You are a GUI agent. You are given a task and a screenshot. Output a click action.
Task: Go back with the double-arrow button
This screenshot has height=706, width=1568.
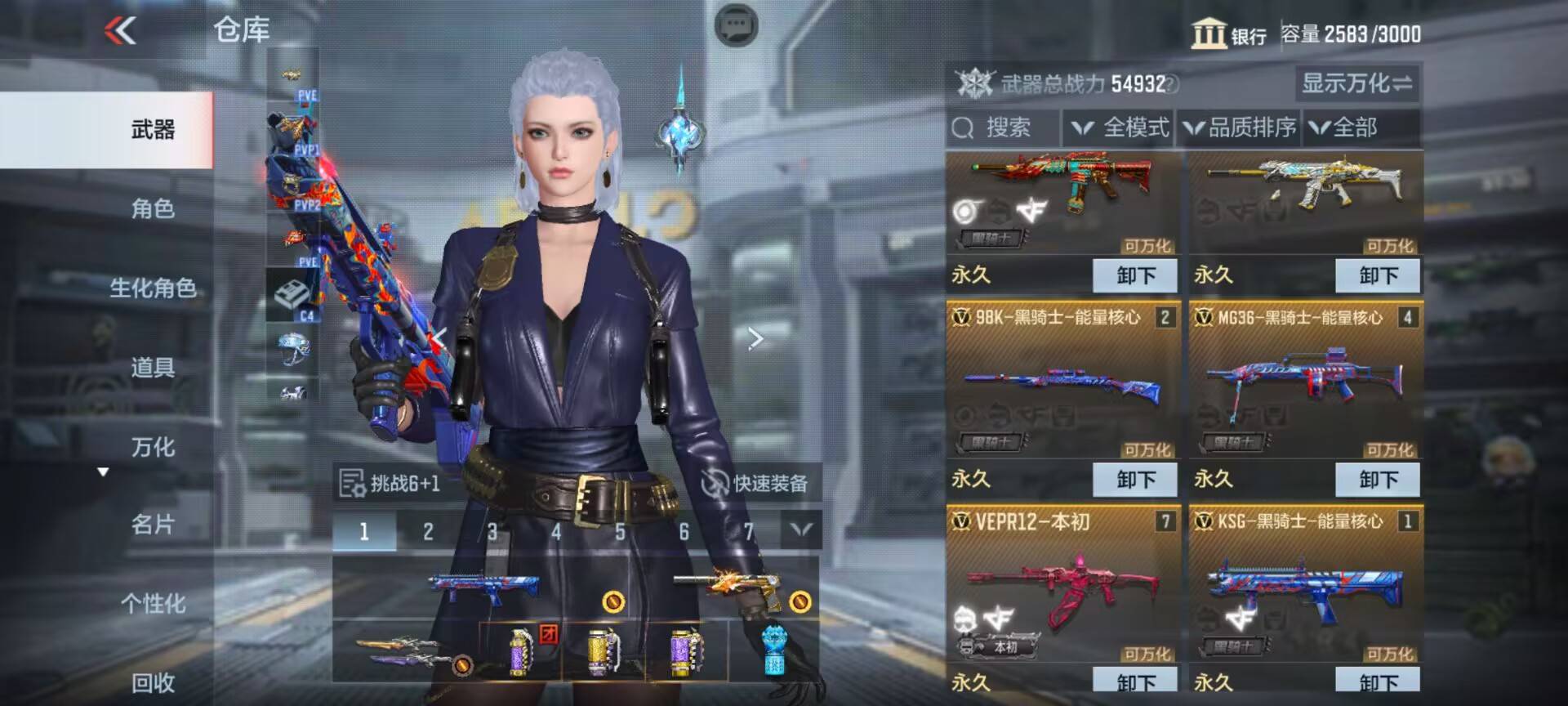coord(120,31)
